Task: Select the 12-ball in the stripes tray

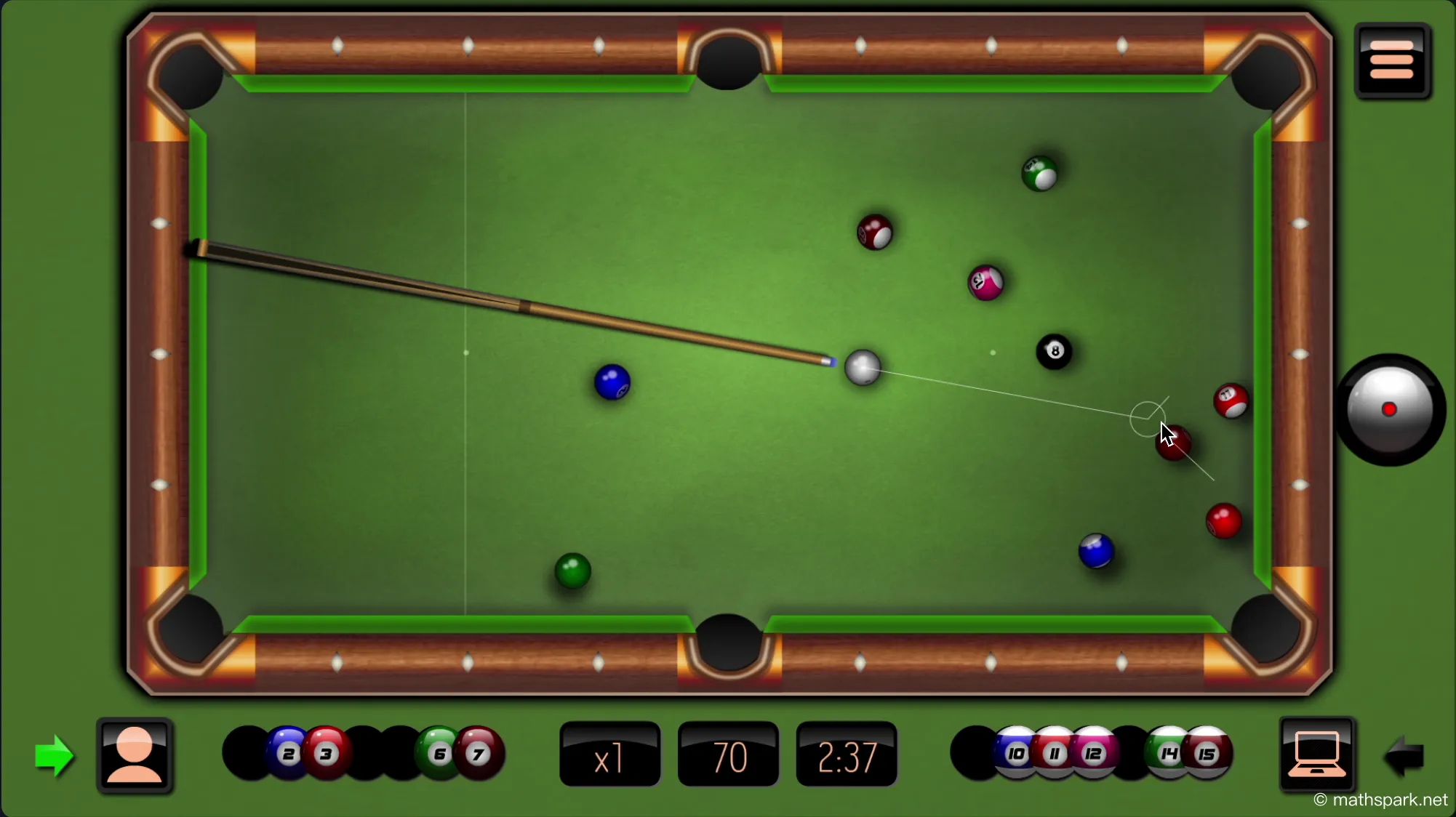Action: coord(1092,754)
